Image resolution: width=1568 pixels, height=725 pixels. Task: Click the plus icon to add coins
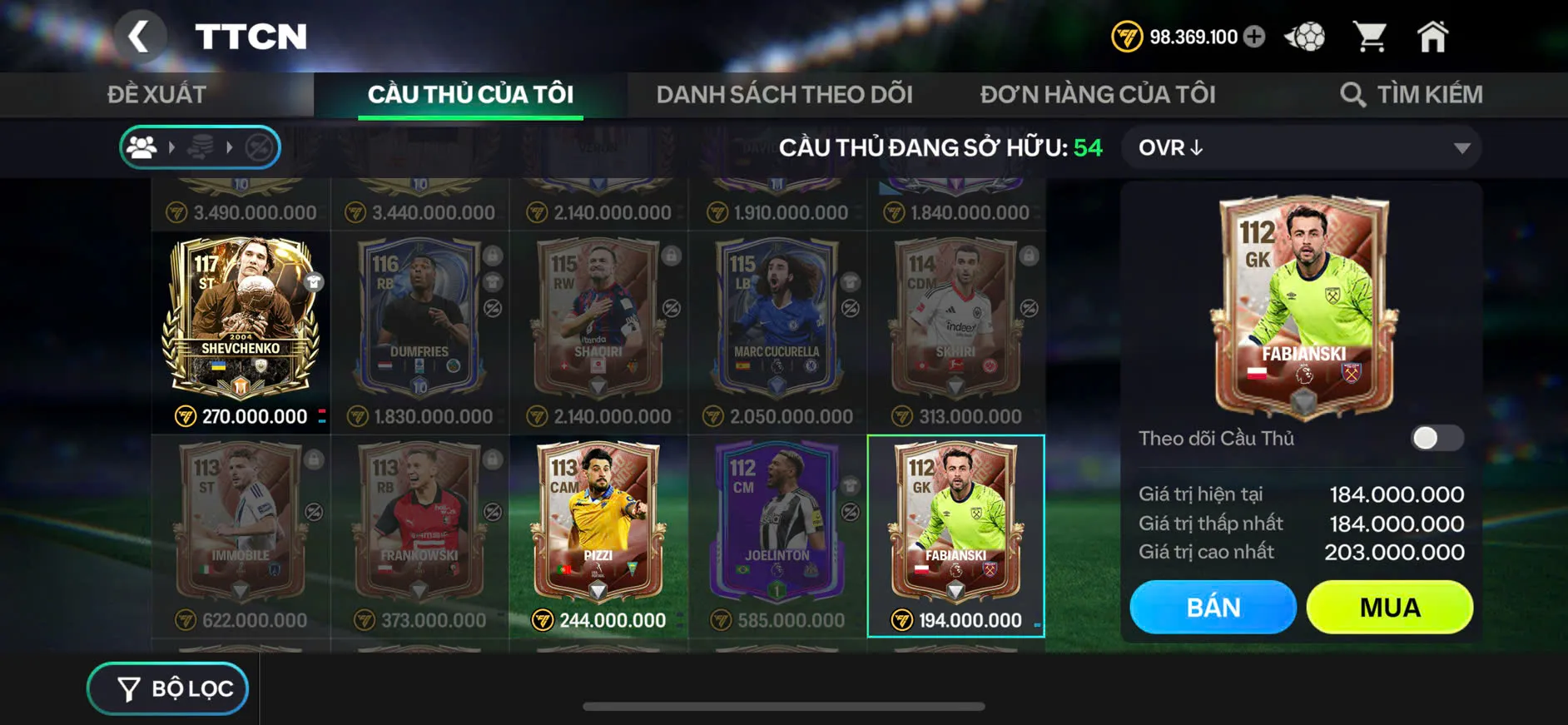click(1254, 37)
